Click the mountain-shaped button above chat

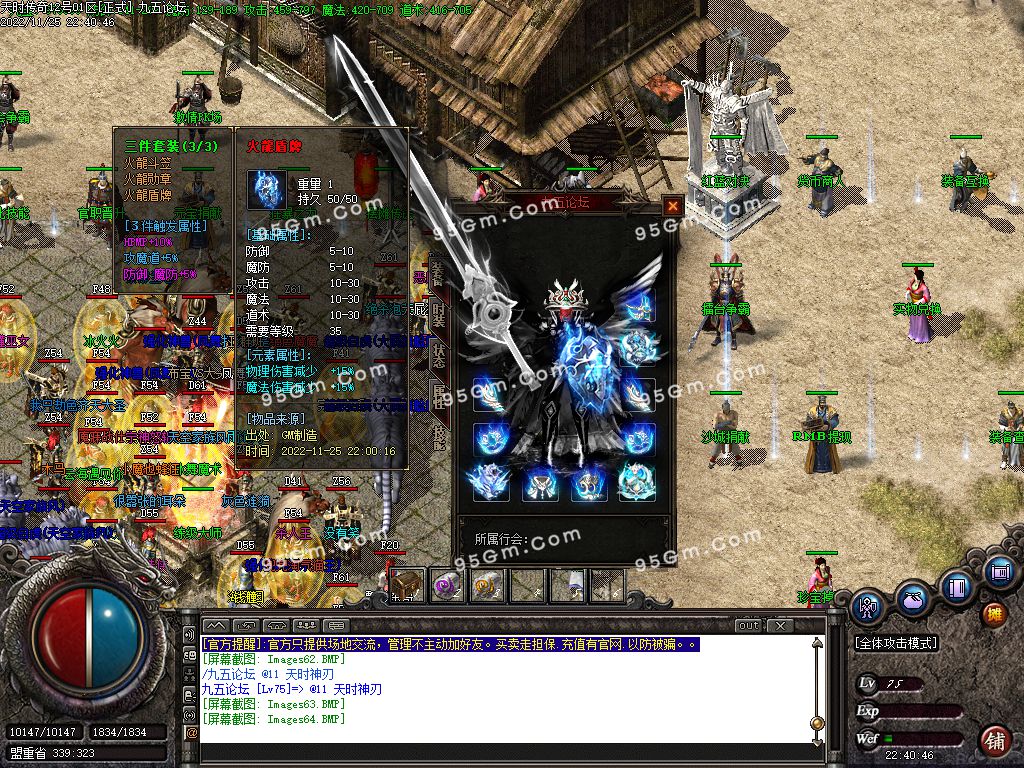point(216,625)
